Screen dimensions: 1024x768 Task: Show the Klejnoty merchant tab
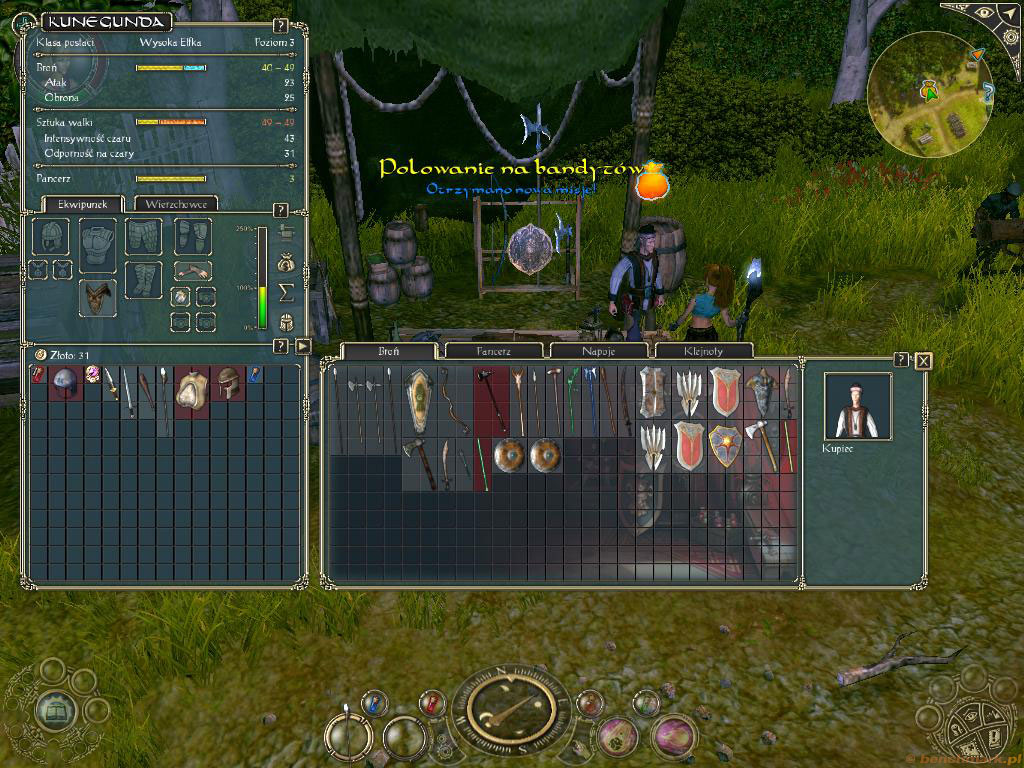click(x=703, y=351)
